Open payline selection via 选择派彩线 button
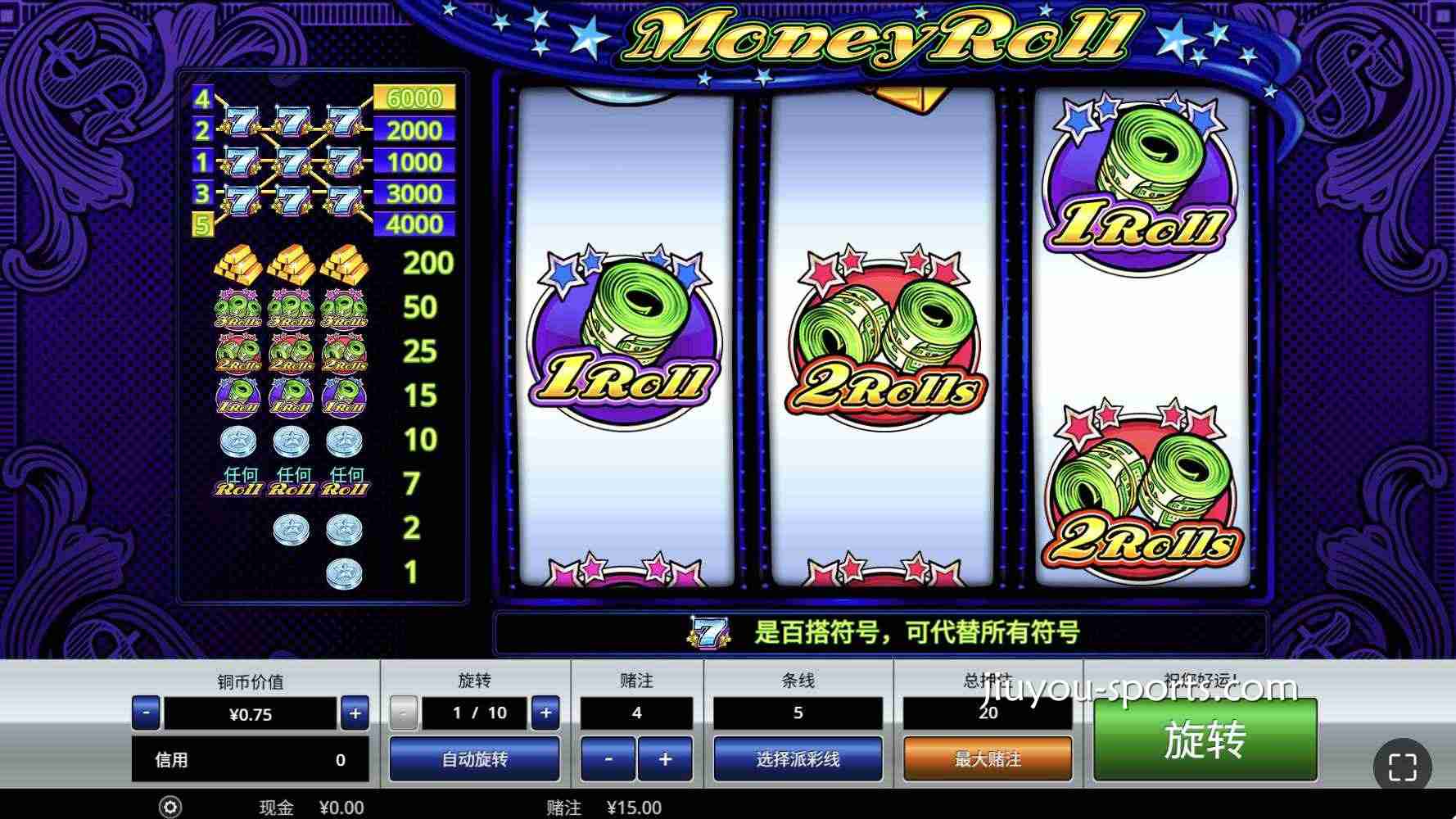The width and height of the screenshot is (1456, 819). click(798, 758)
